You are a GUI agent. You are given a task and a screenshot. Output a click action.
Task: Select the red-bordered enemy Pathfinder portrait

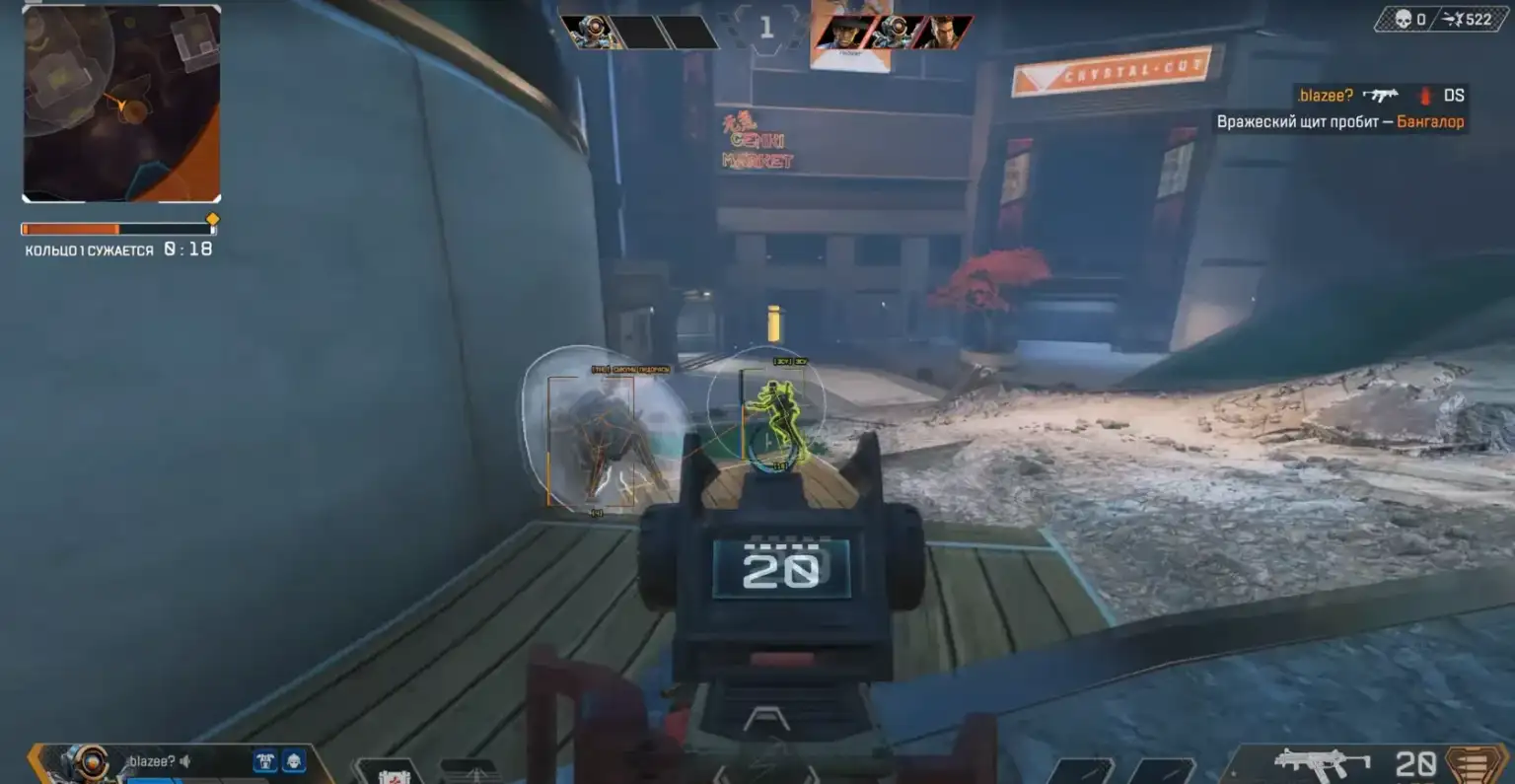[895, 33]
